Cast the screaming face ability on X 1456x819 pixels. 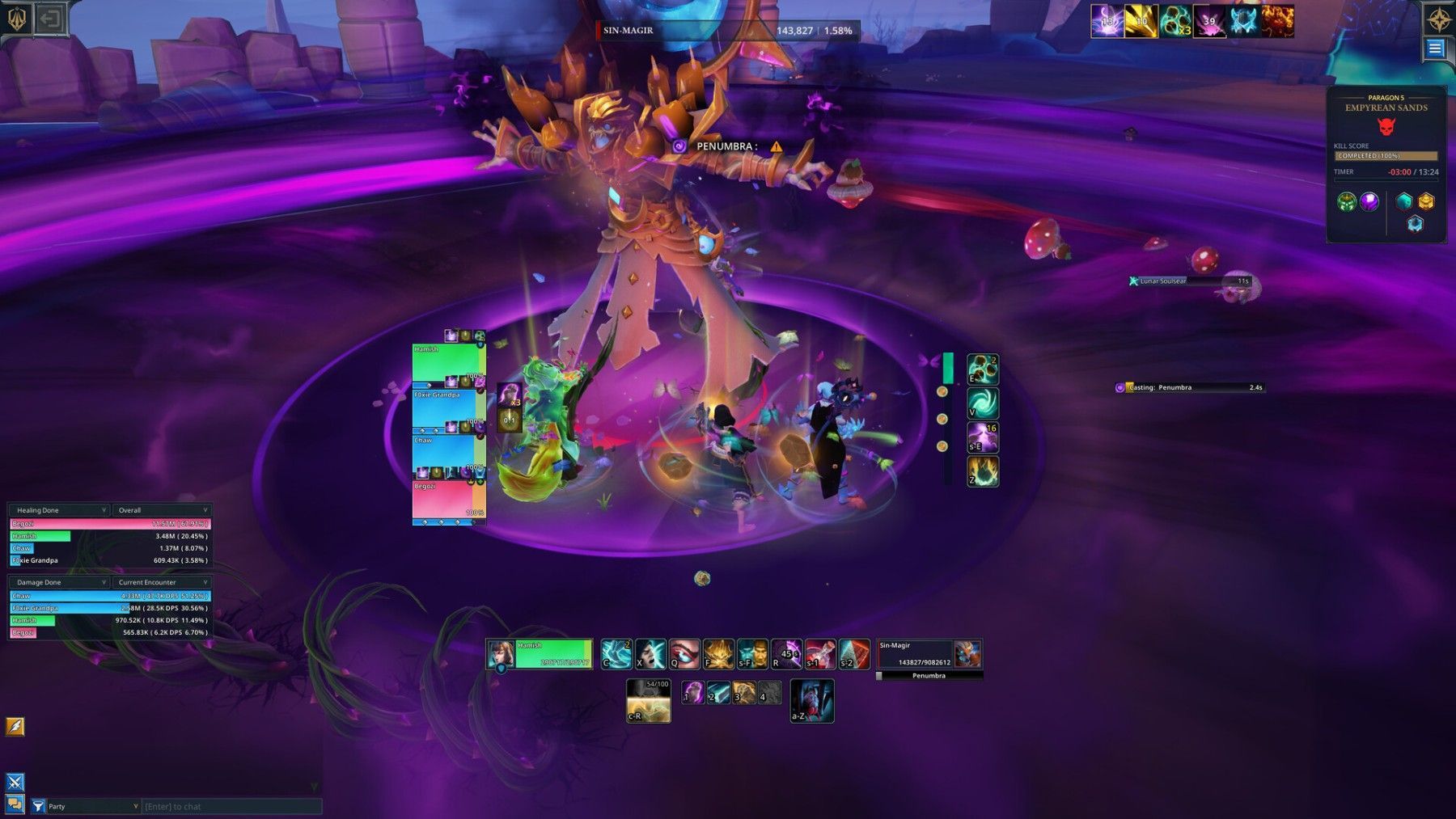[x=650, y=654]
